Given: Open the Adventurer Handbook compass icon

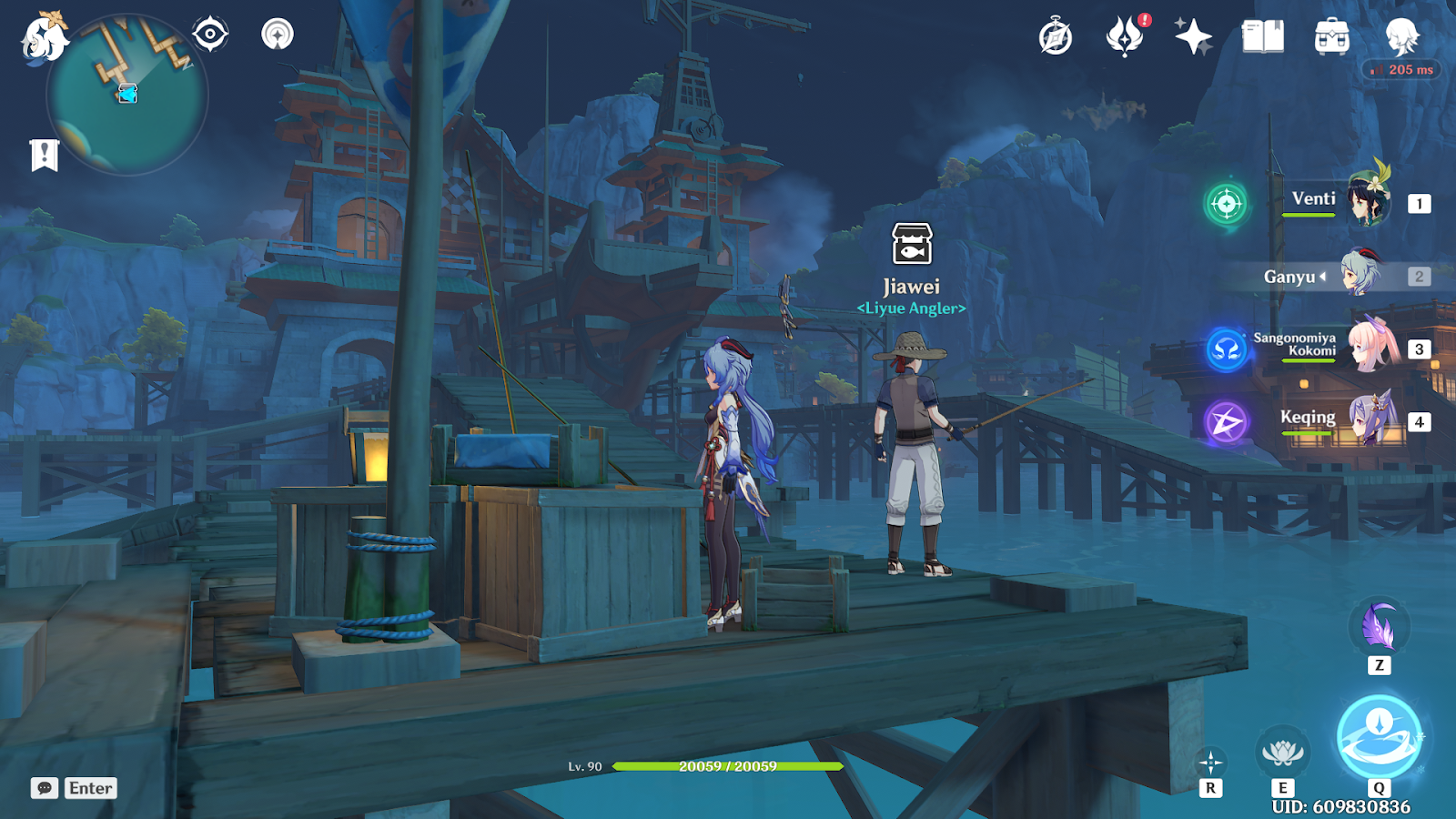Looking at the screenshot, I should [x=1056, y=37].
